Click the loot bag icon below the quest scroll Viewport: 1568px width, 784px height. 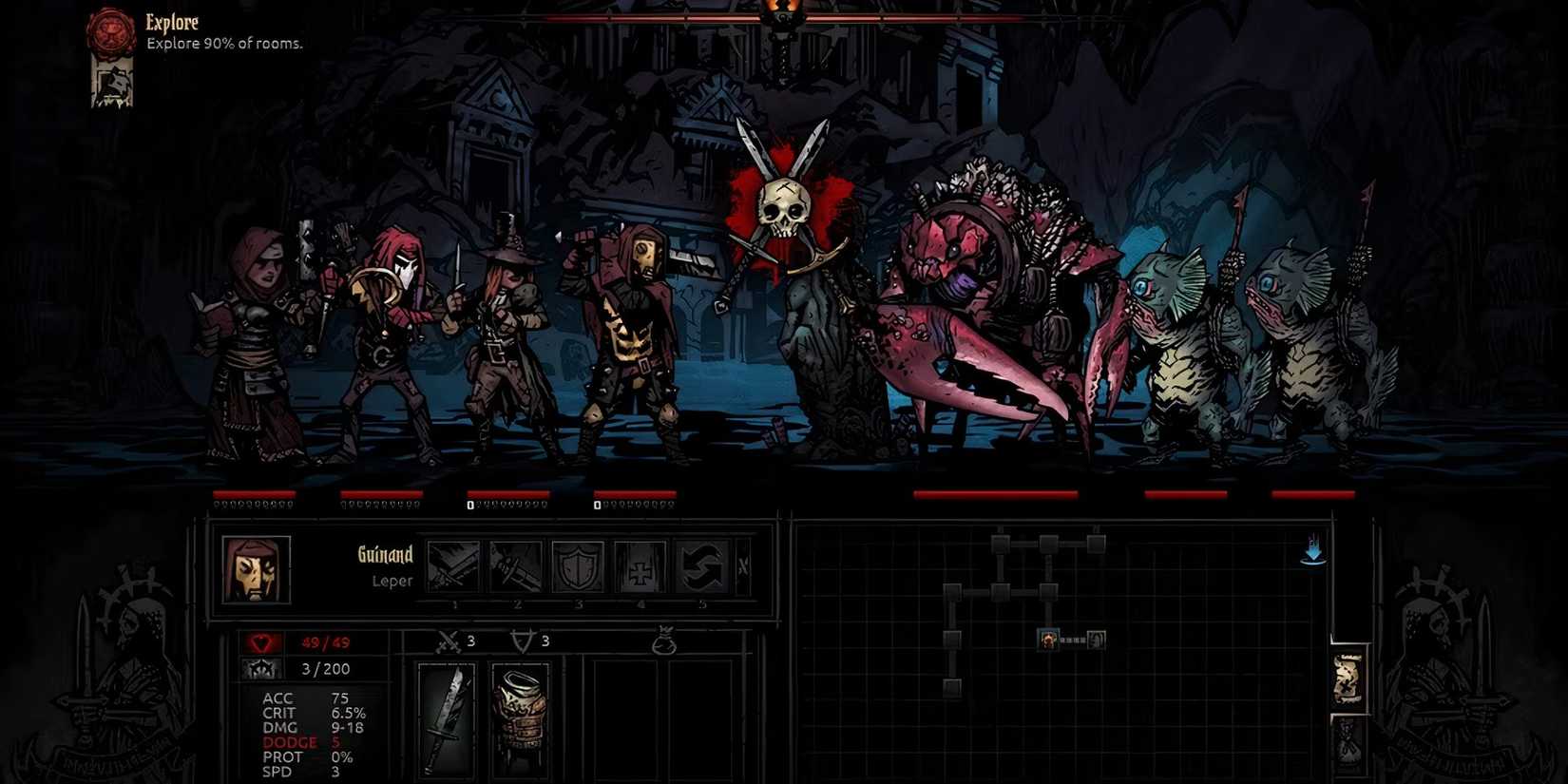click(1348, 743)
